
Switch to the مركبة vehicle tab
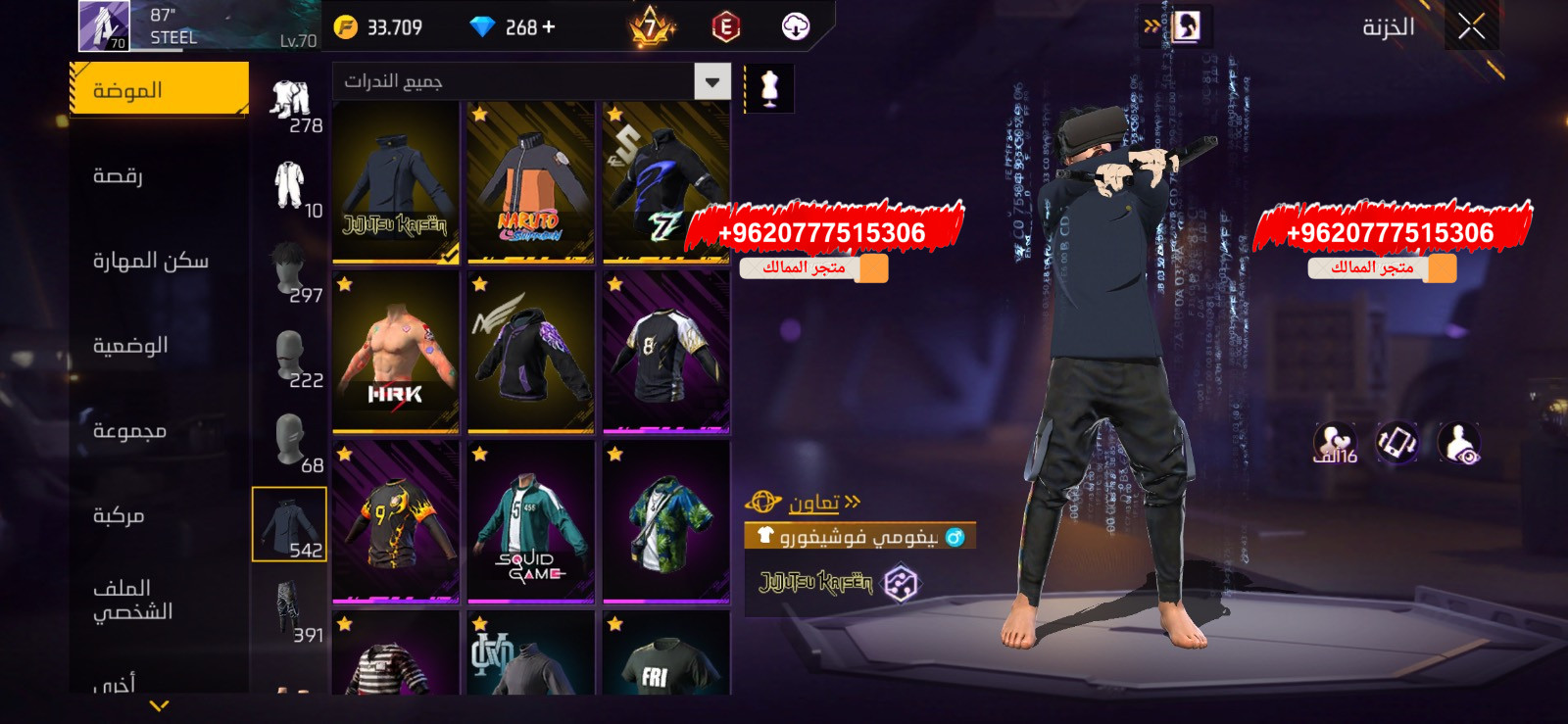[x=119, y=515]
